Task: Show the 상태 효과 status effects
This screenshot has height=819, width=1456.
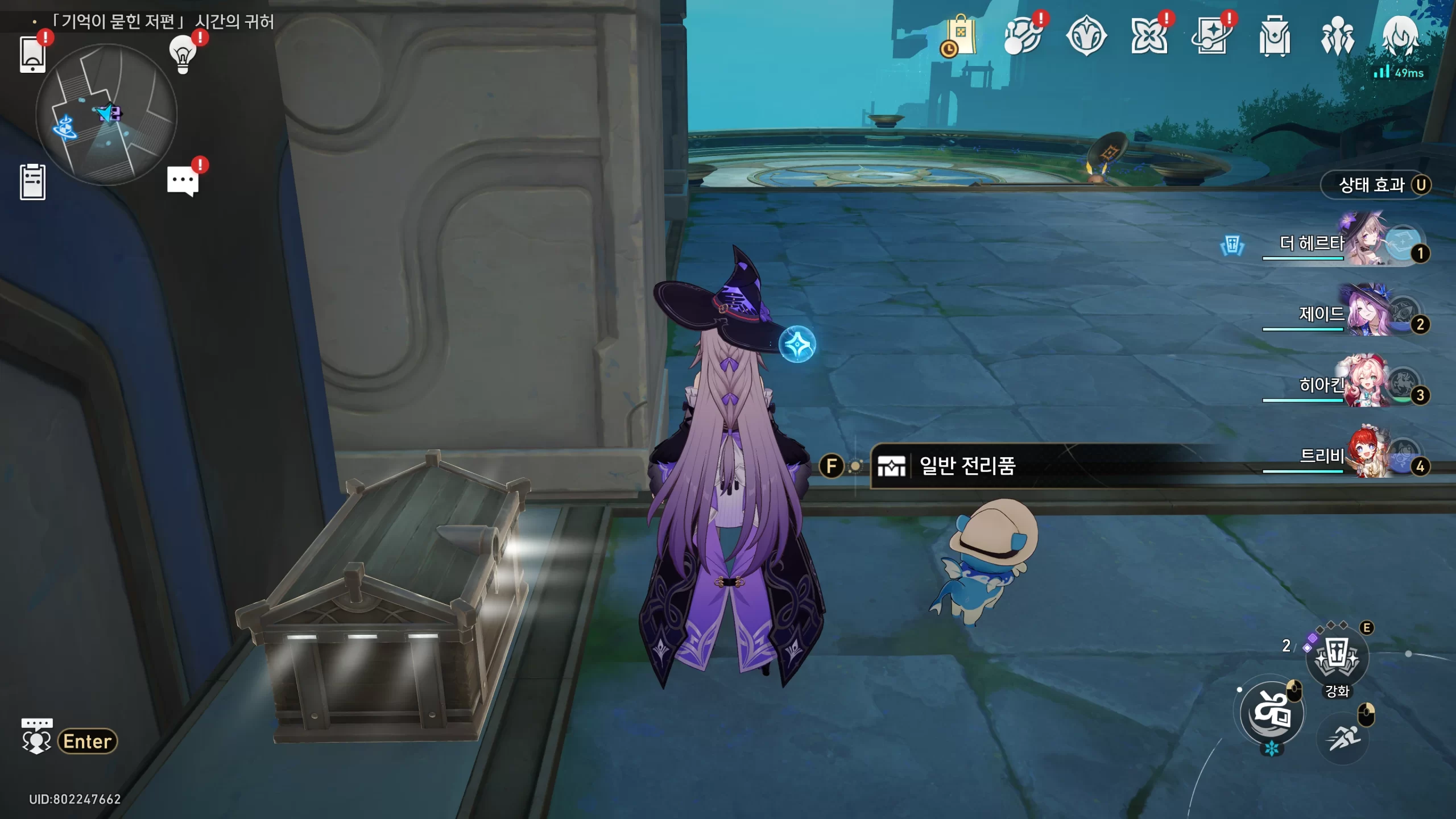Action: click(x=1375, y=185)
